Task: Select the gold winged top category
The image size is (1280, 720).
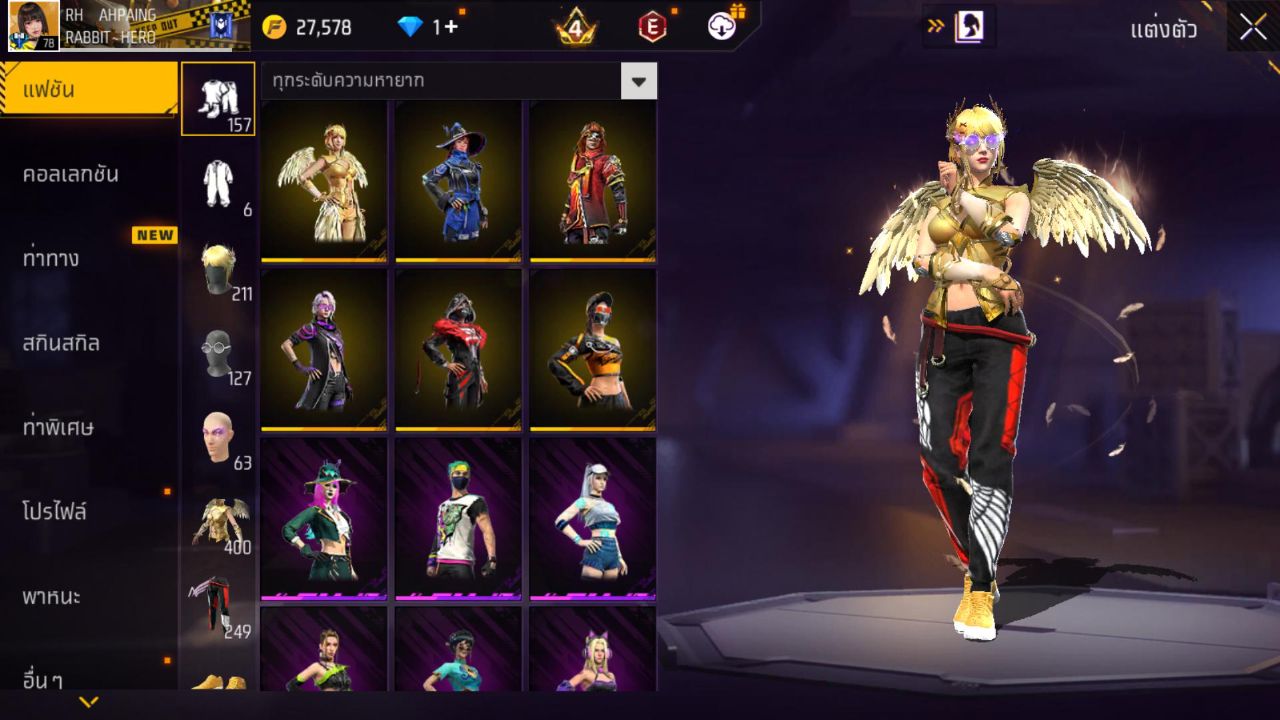Action: (x=218, y=521)
